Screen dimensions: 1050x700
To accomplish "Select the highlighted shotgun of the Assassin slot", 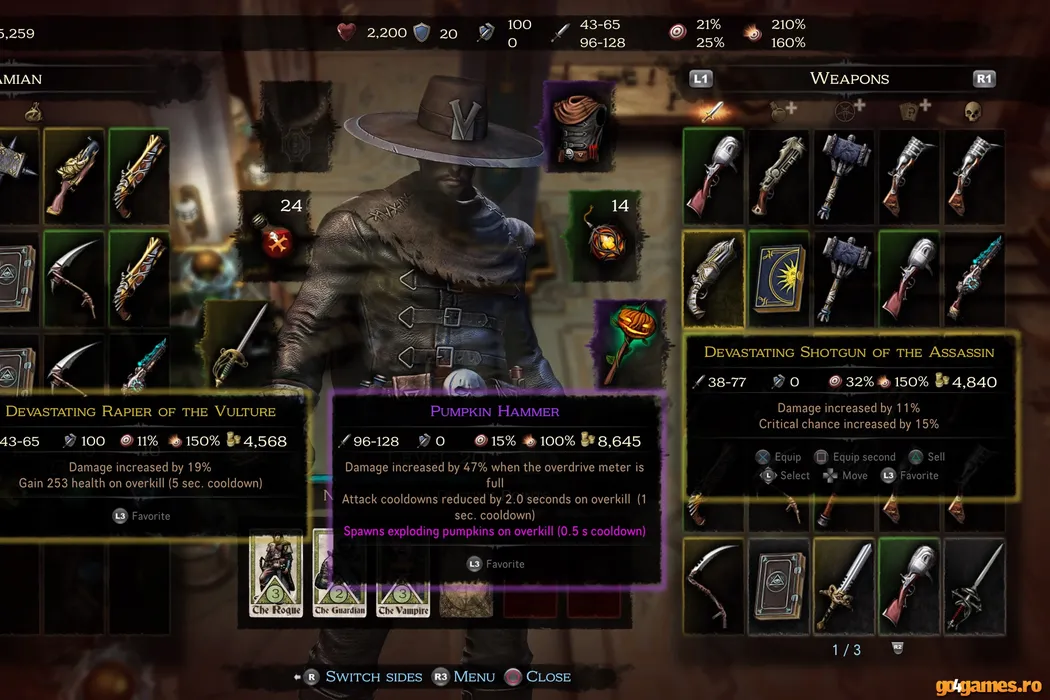I will pos(714,274).
